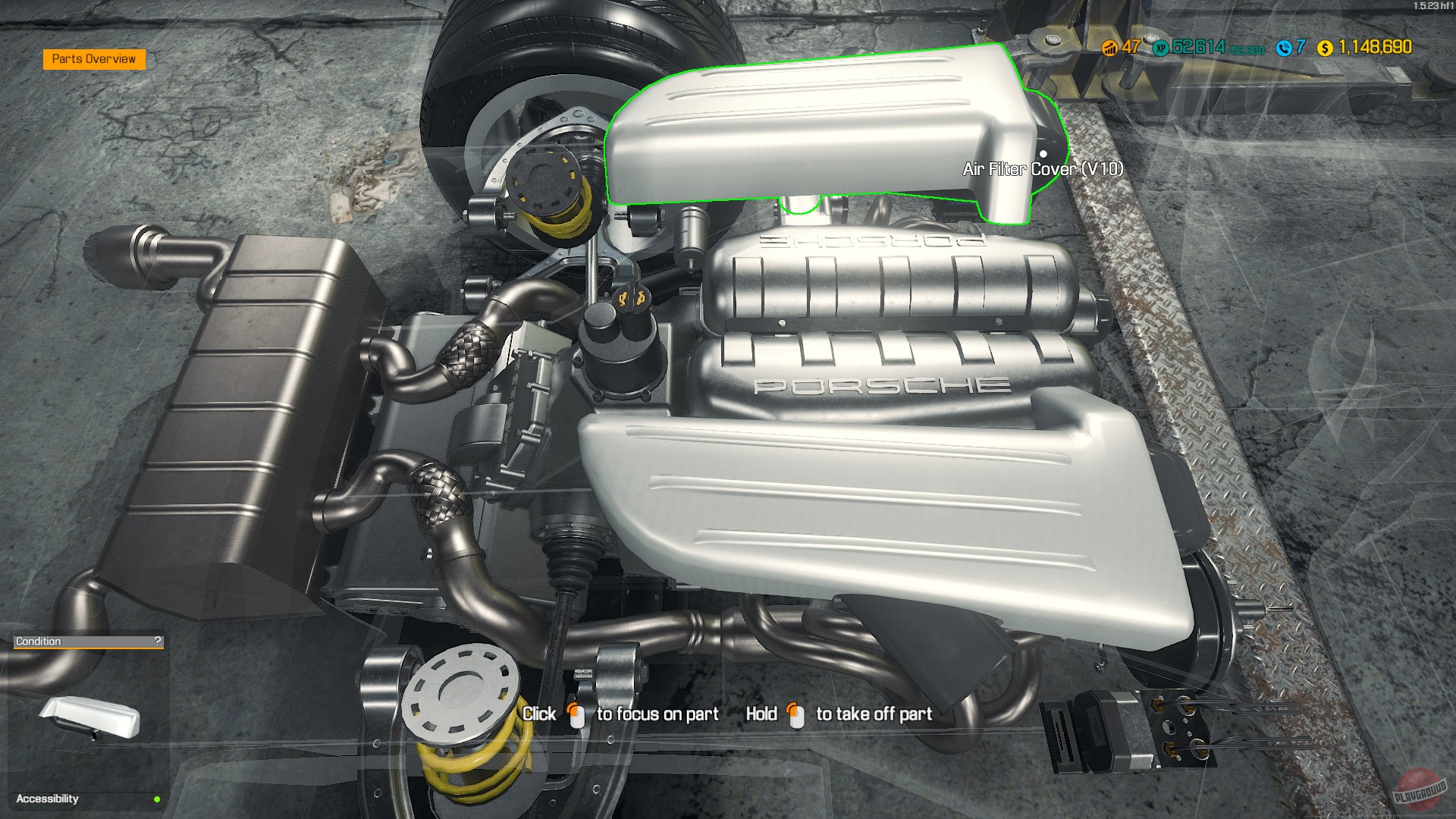The image size is (1456, 819).
Task: Click the air filter cover preview thumbnail
Action: pos(89,717)
